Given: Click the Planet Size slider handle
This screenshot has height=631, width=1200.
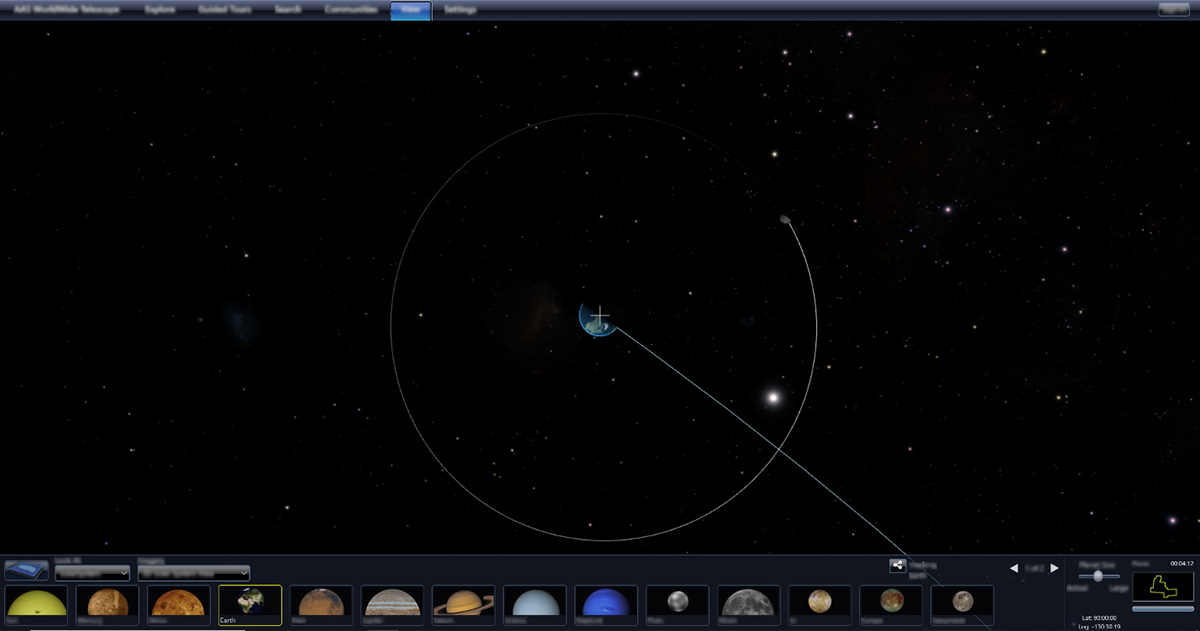Looking at the screenshot, I should [x=1099, y=576].
